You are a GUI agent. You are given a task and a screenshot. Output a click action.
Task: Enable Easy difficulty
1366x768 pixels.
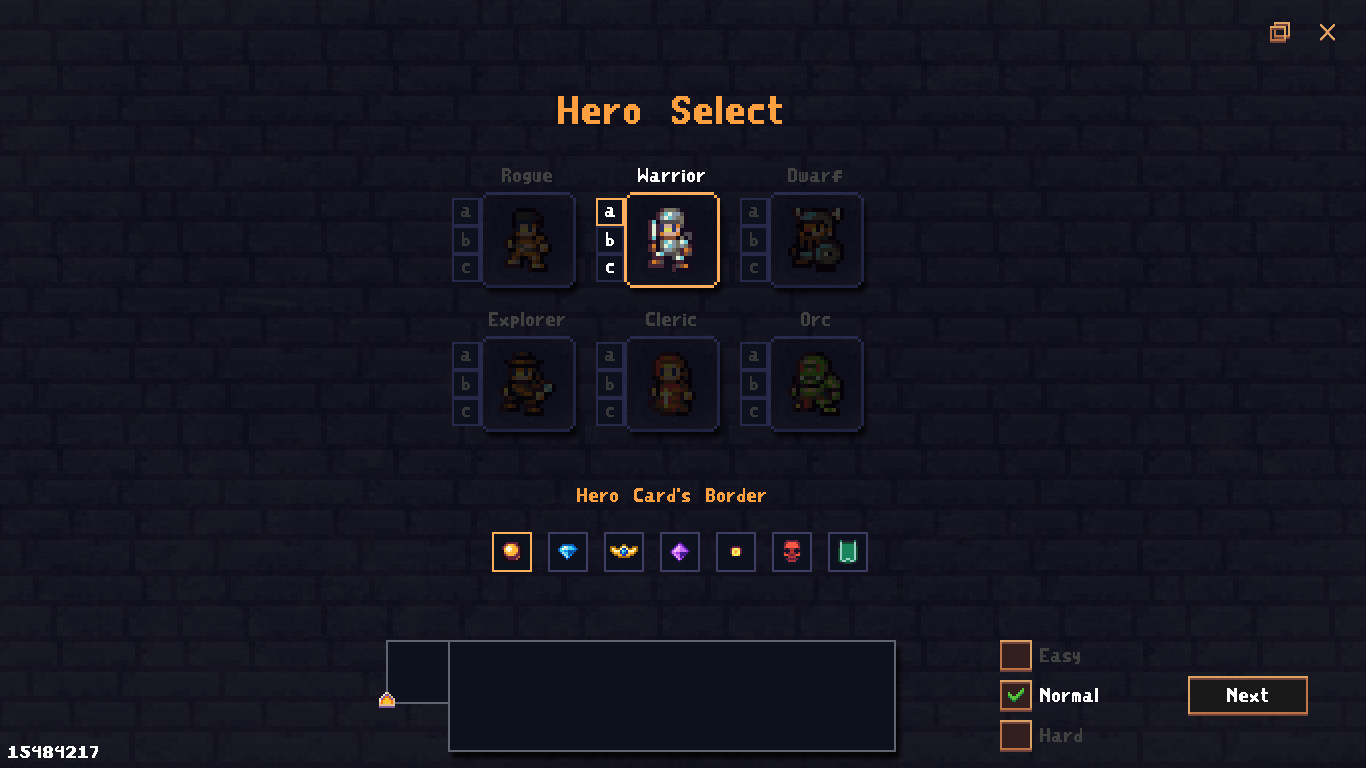tap(1015, 655)
